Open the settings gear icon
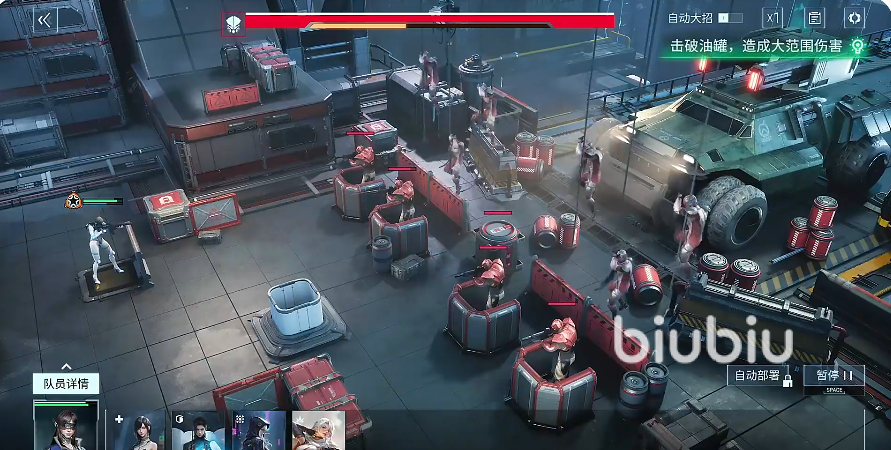This screenshot has height=450, width=891. pos(854,18)
